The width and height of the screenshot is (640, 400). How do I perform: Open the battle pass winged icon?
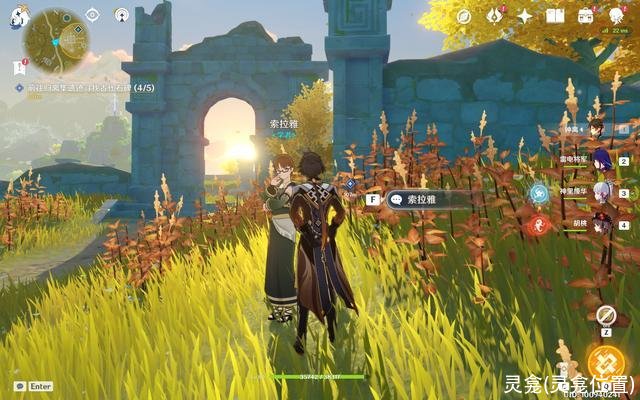[494, 16]
